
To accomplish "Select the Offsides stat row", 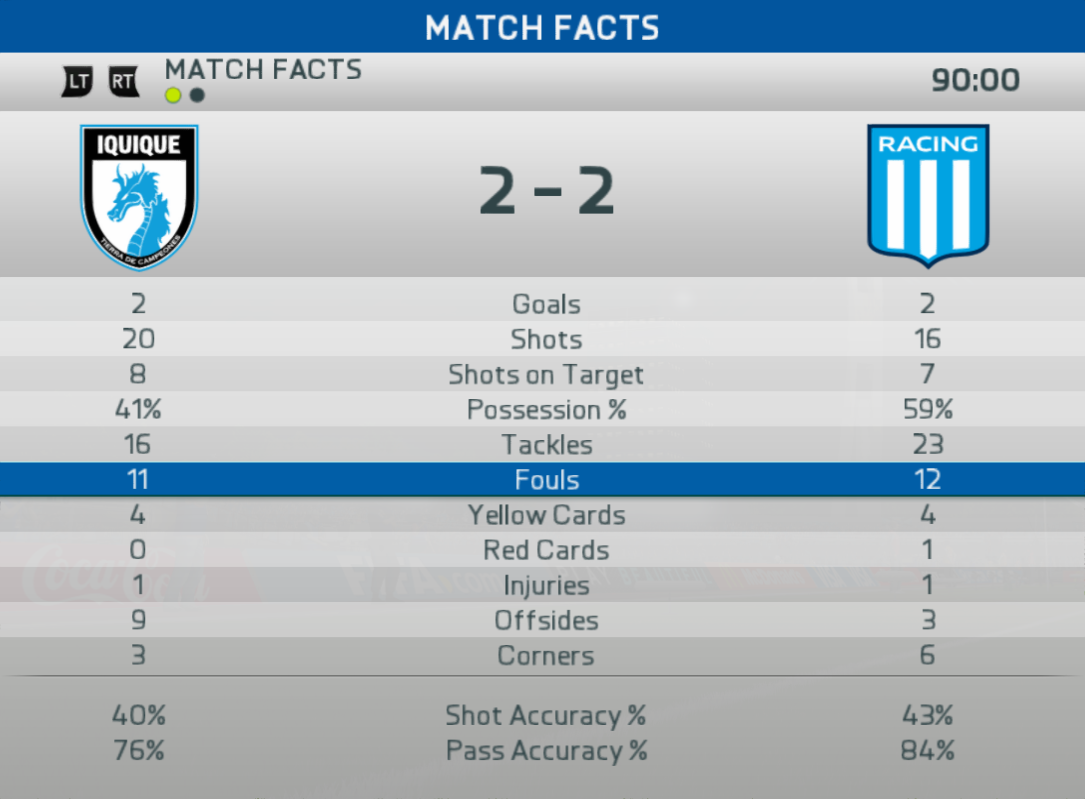I will tap(545, 621).
